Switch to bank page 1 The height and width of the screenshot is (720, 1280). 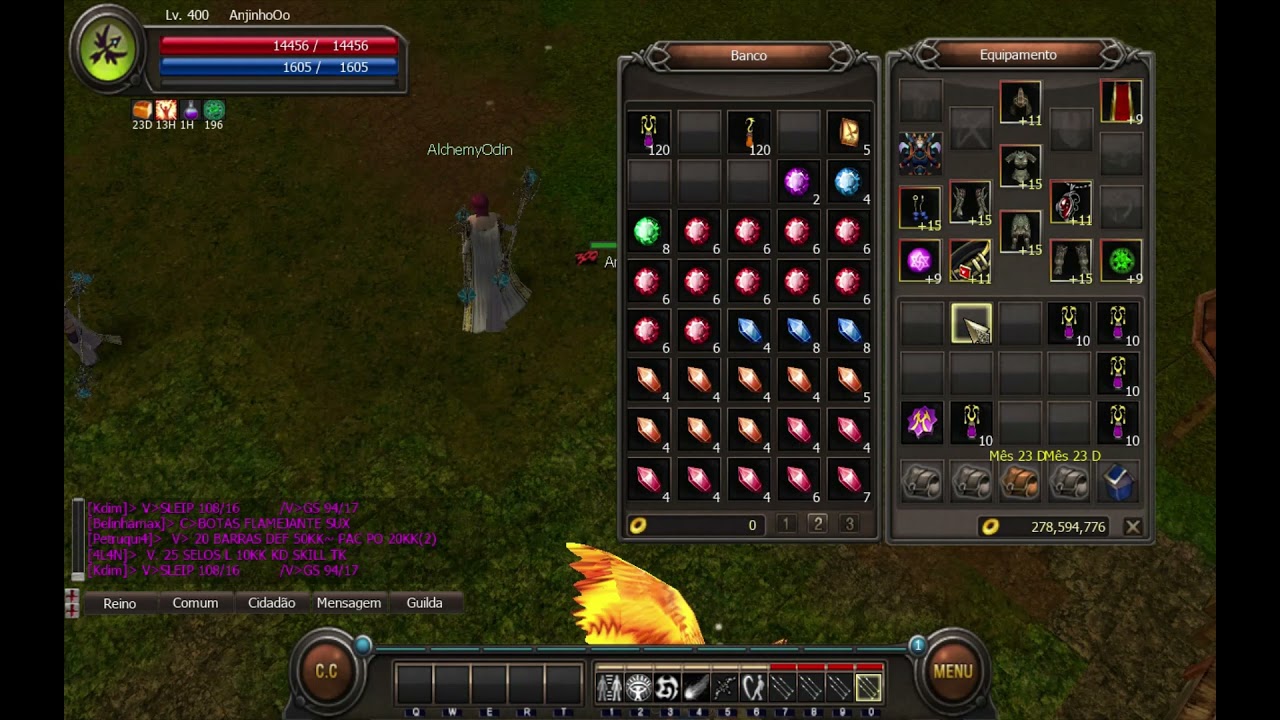786,524
